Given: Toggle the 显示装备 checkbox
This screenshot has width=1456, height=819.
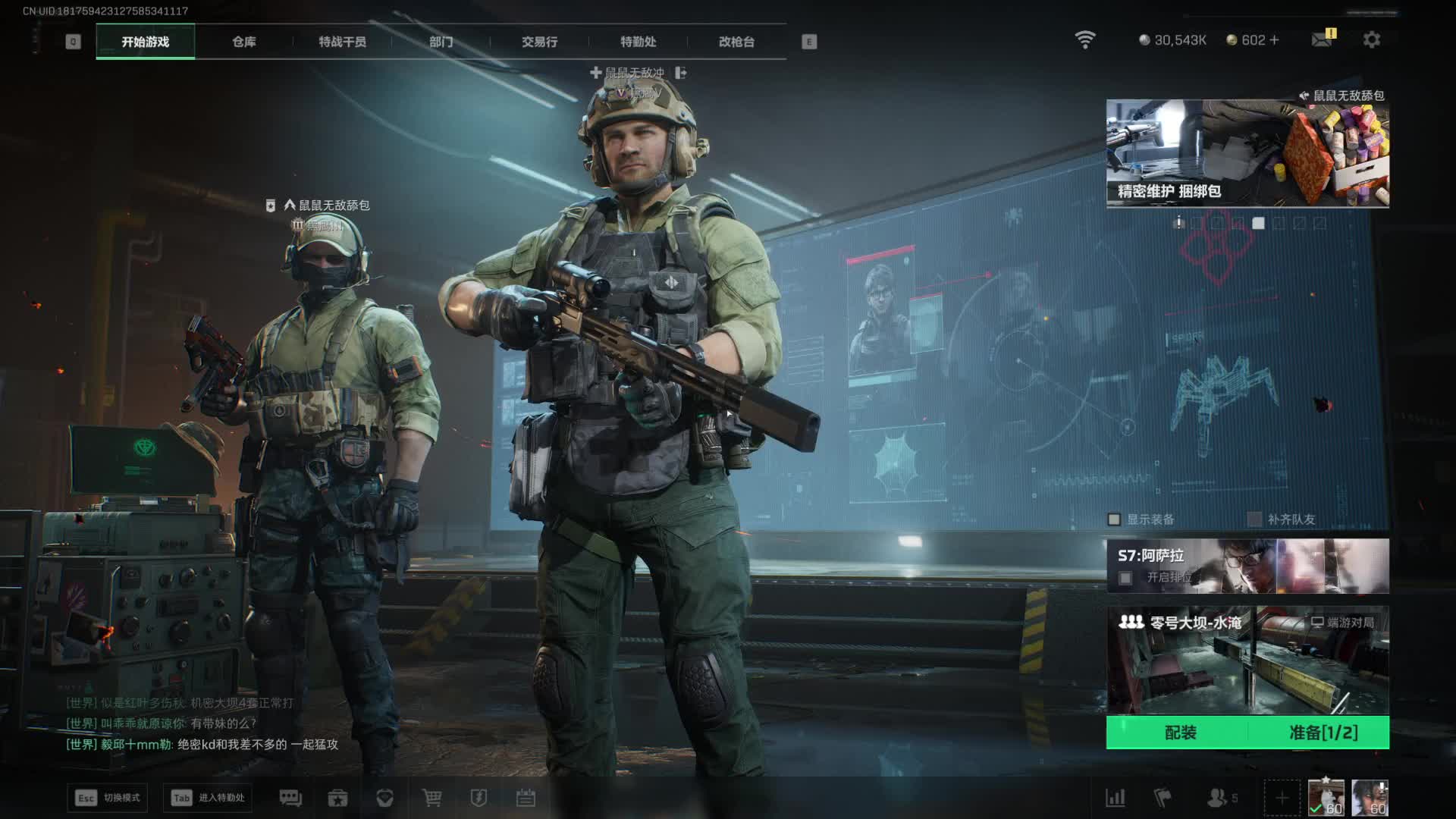Looking at the screenshot, I should (1114, 519).
